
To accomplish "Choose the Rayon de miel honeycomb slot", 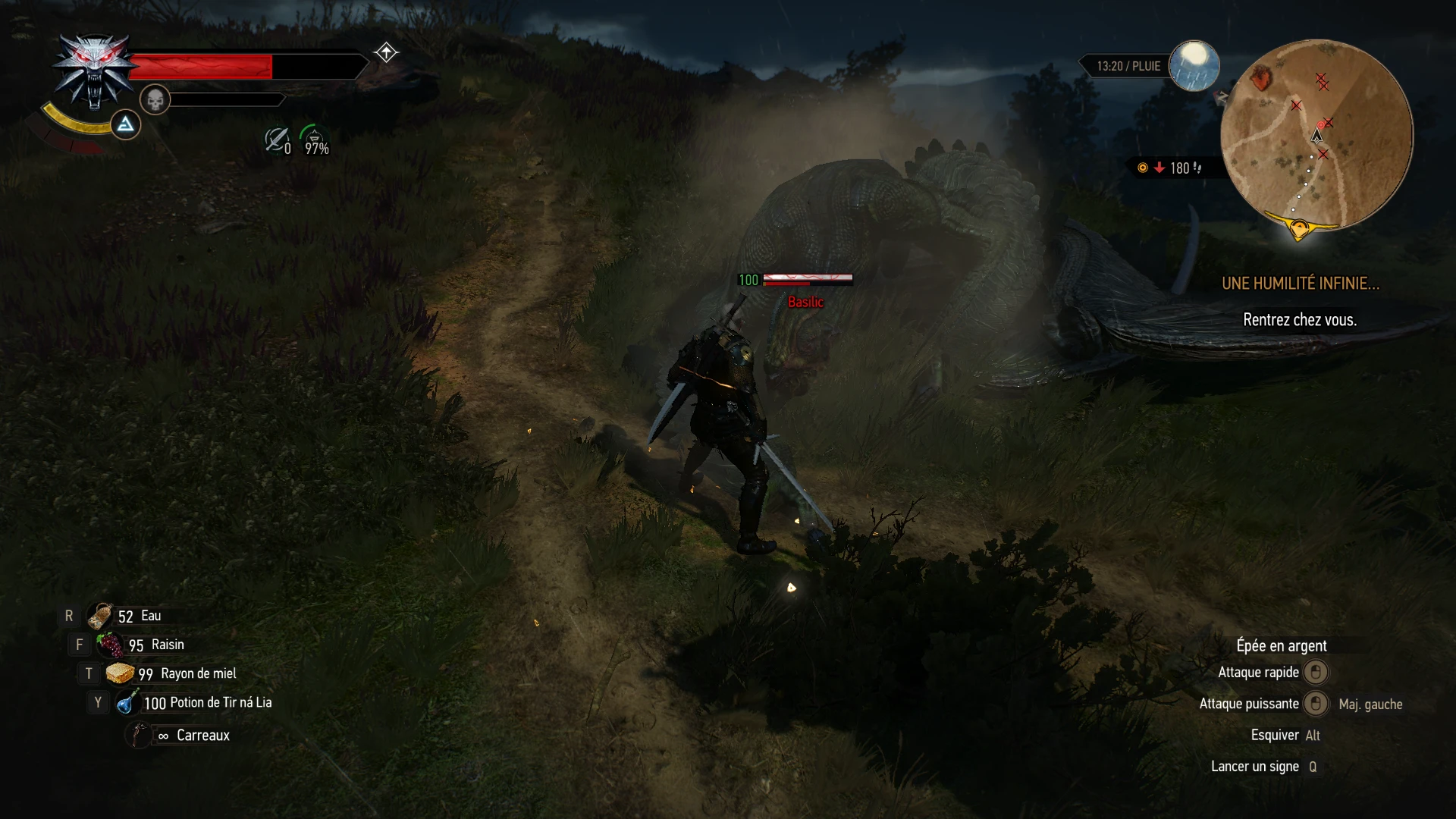I will click(120, 673).
